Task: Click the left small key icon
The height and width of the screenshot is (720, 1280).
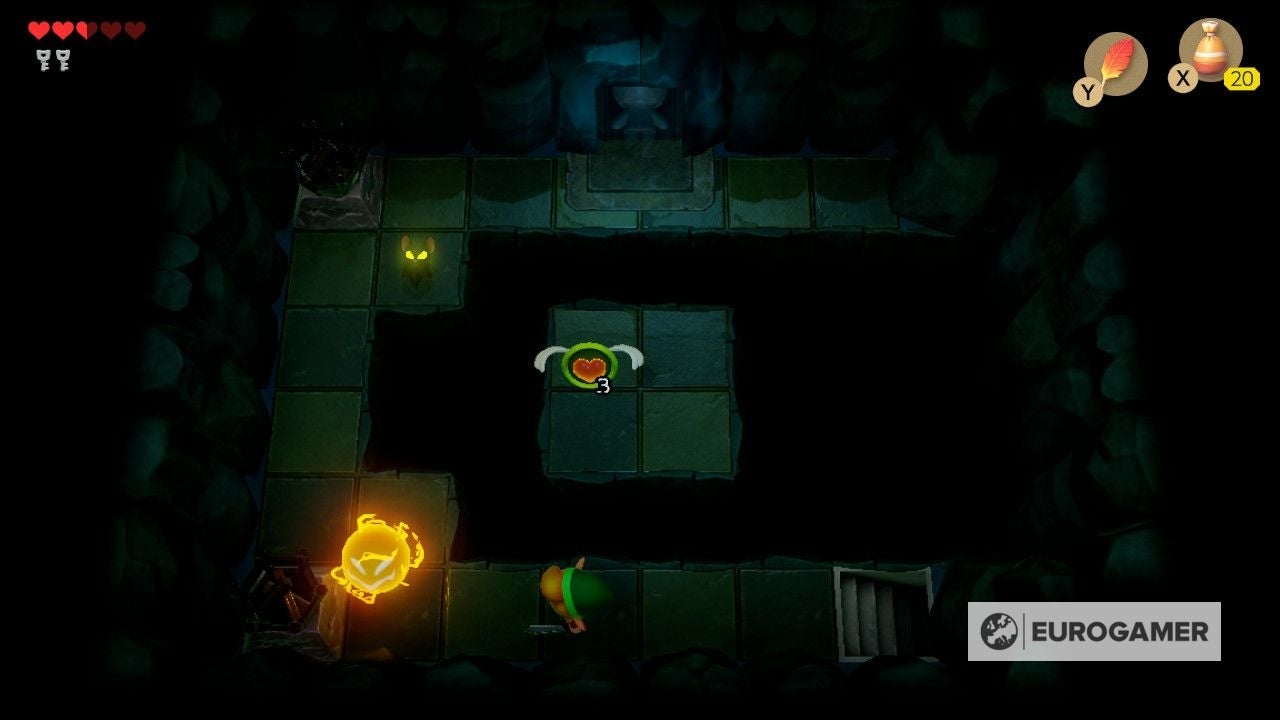Action: (42, 62)
